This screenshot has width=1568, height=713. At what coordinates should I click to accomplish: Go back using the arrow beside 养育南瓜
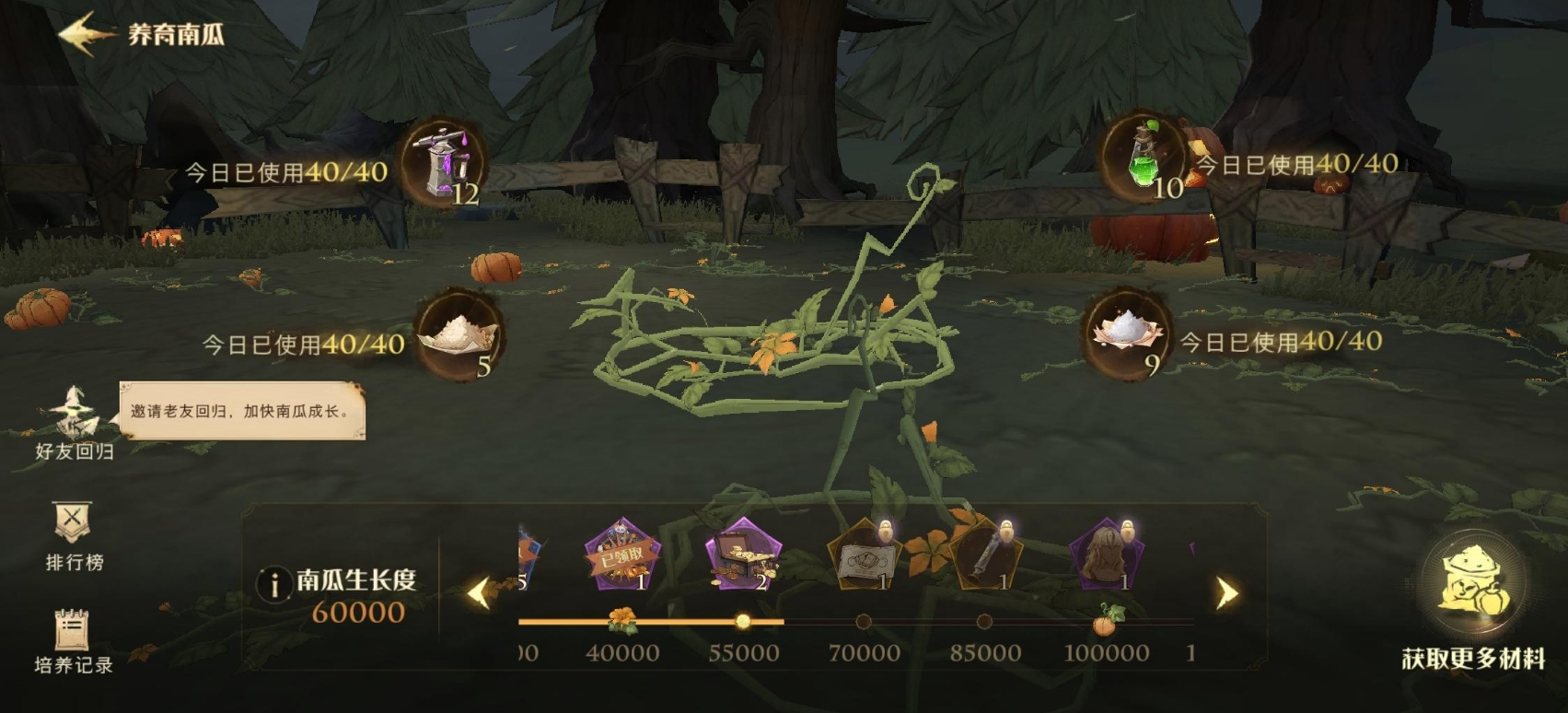click(86, 34)
